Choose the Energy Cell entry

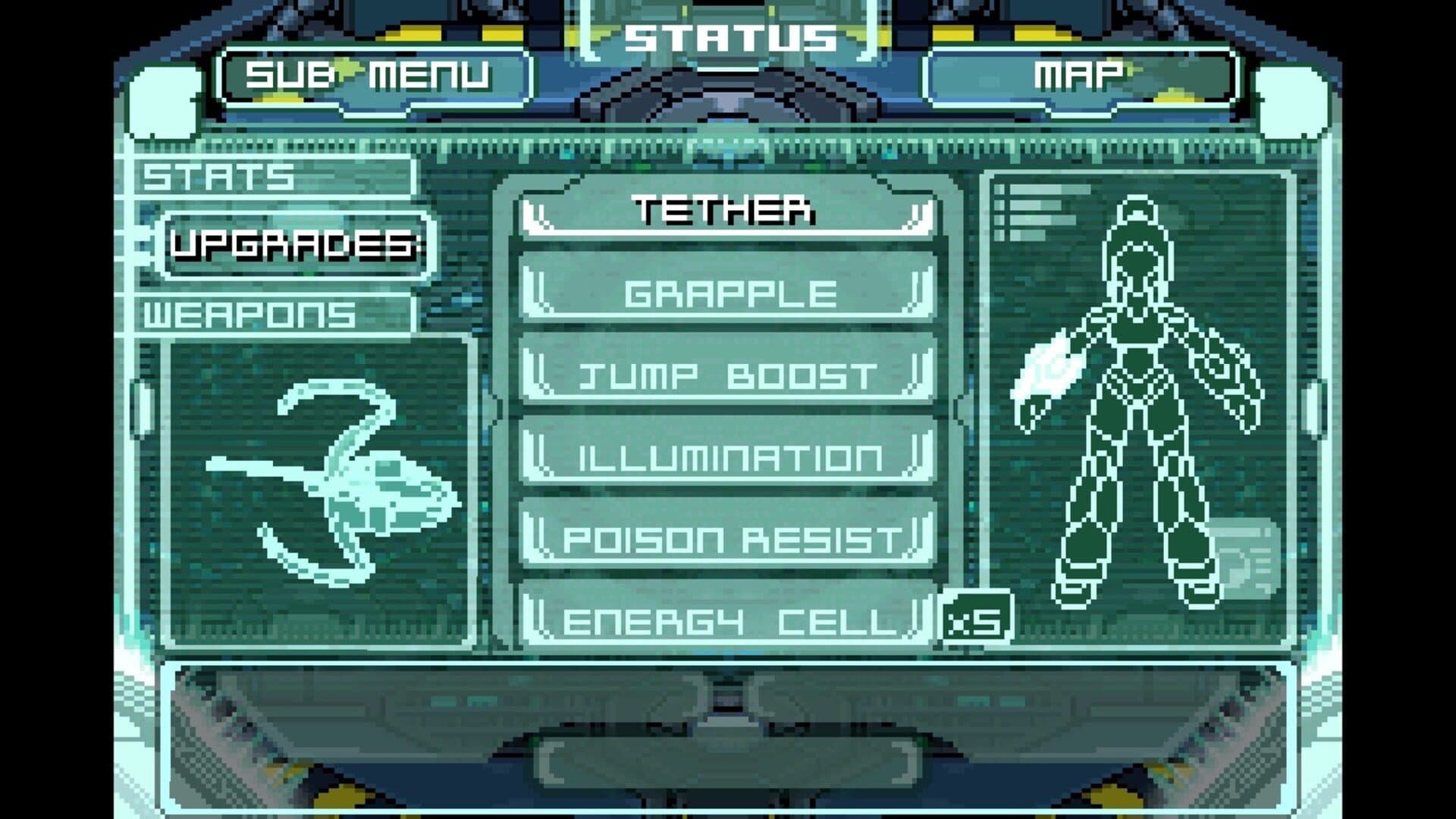[x=728, y=621]
